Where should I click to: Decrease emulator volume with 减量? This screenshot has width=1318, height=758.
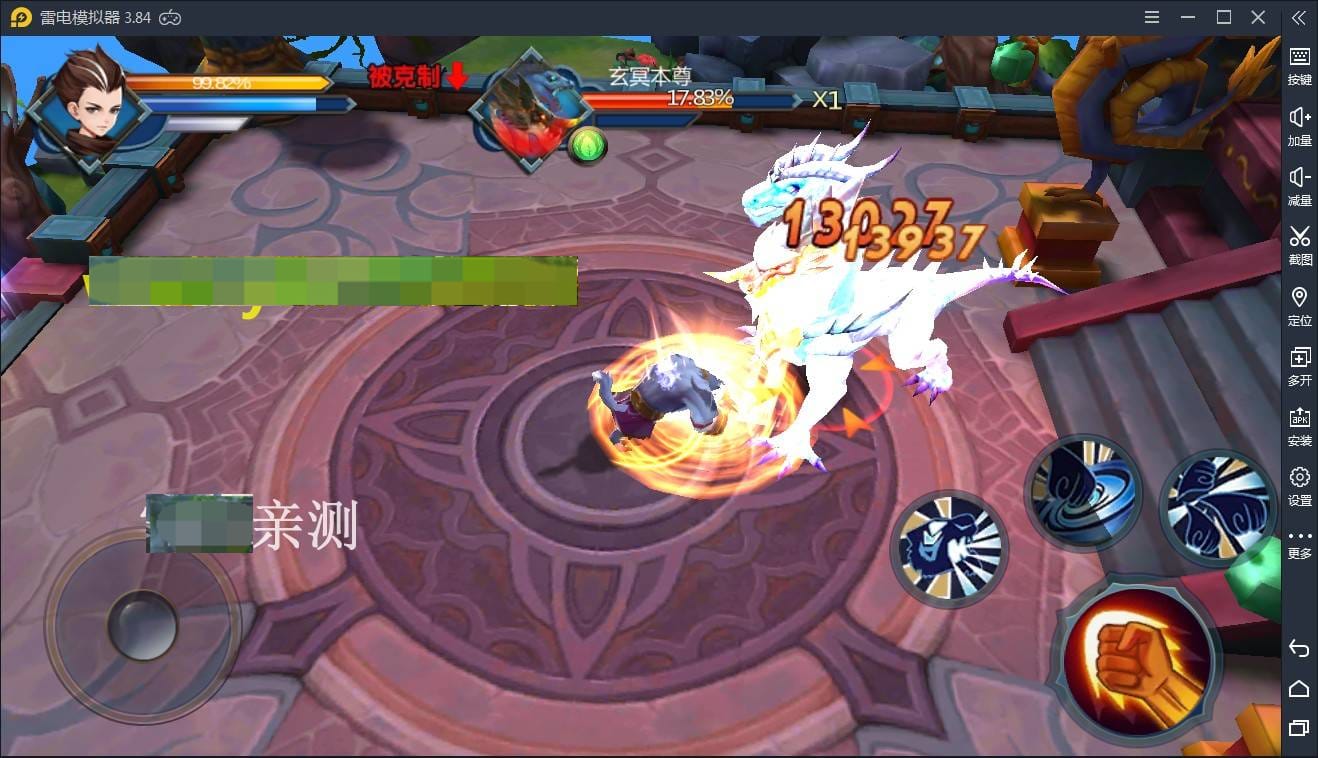click(x=1299, y=185)
